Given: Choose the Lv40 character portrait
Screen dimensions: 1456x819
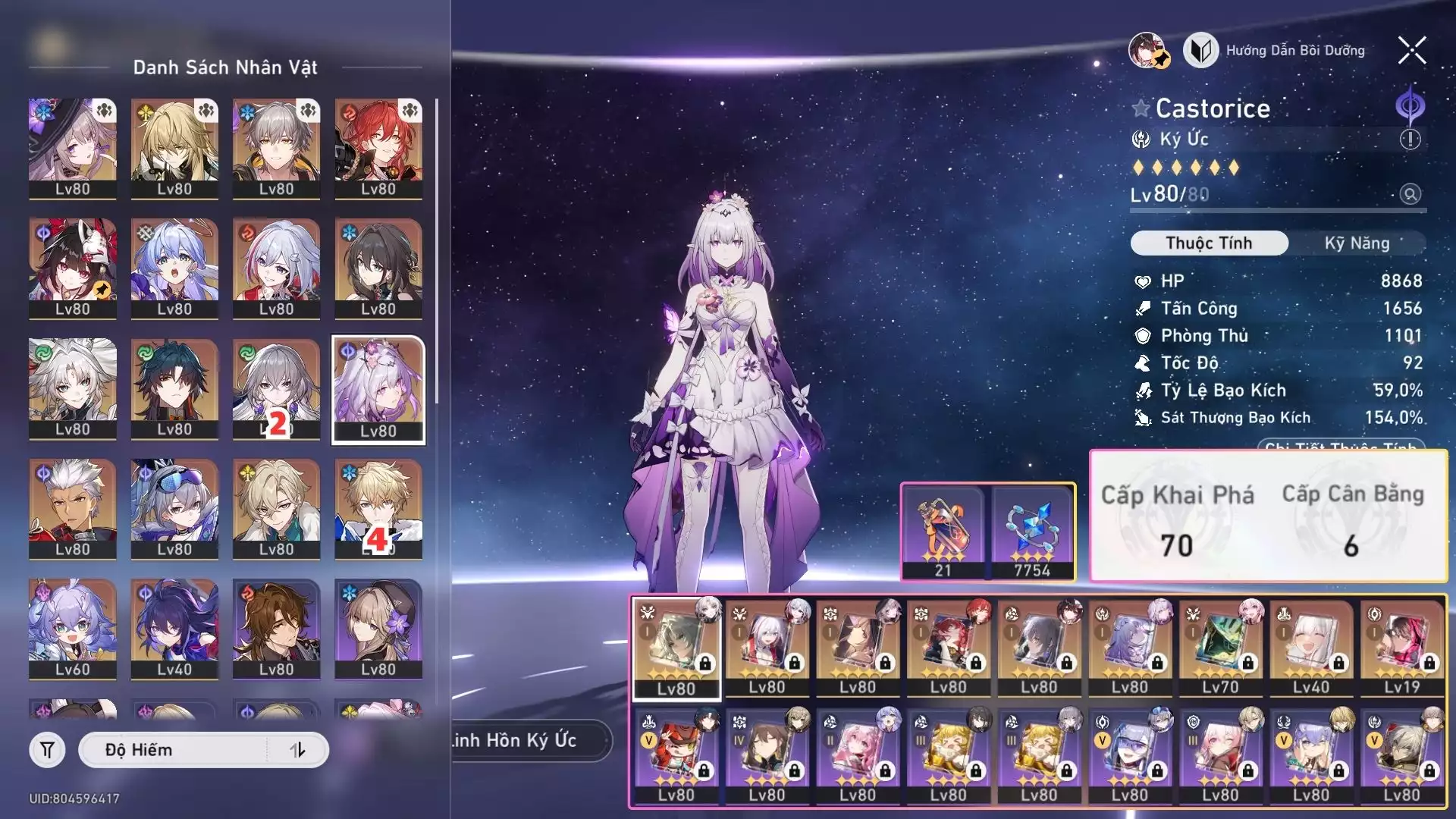Looking at the screenshot, I should coord(174,629).
